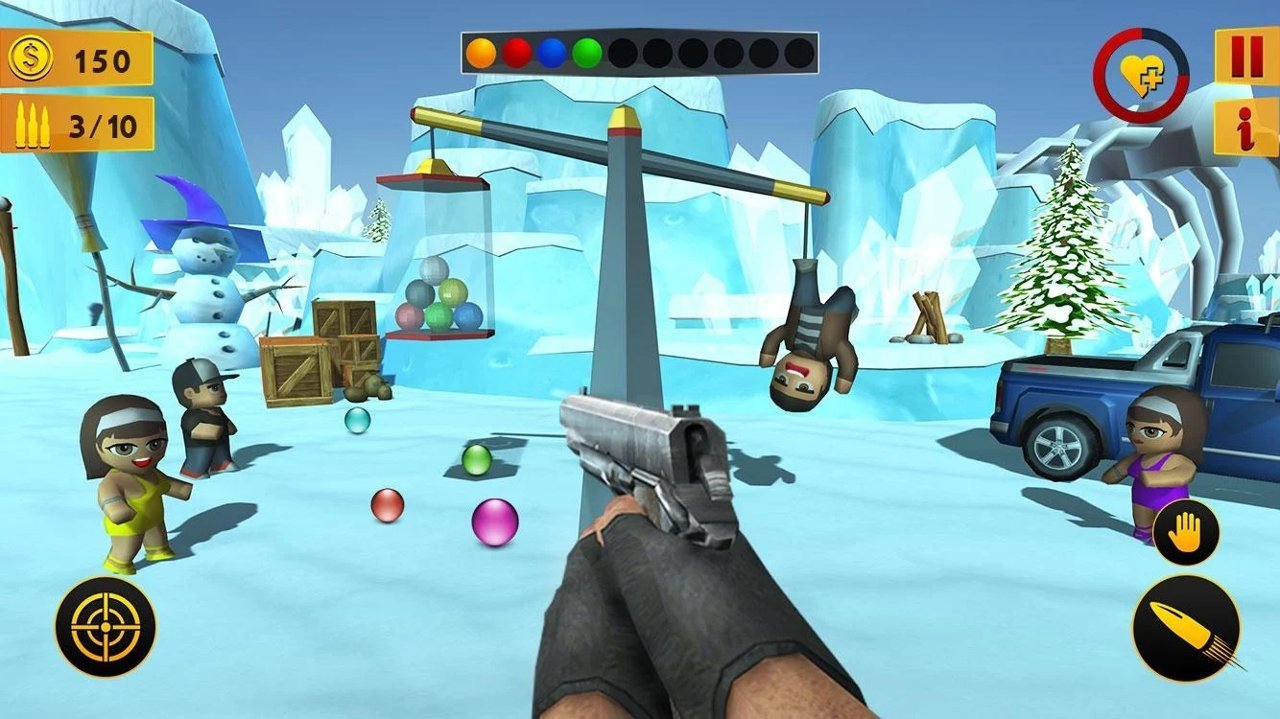1280x719 pixels.
Task: Pause the game with the red pause button
Action: [x=1246, y=56]
